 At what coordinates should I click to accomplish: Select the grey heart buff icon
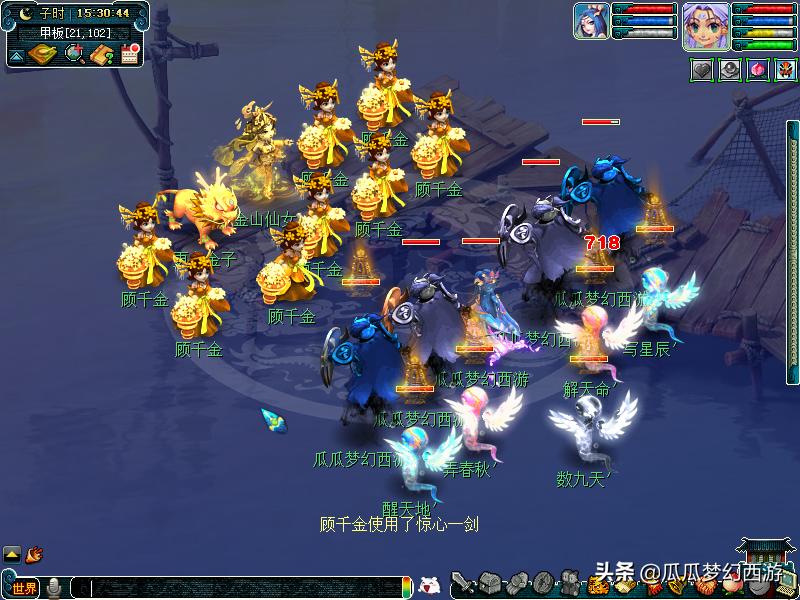point(701,71)
